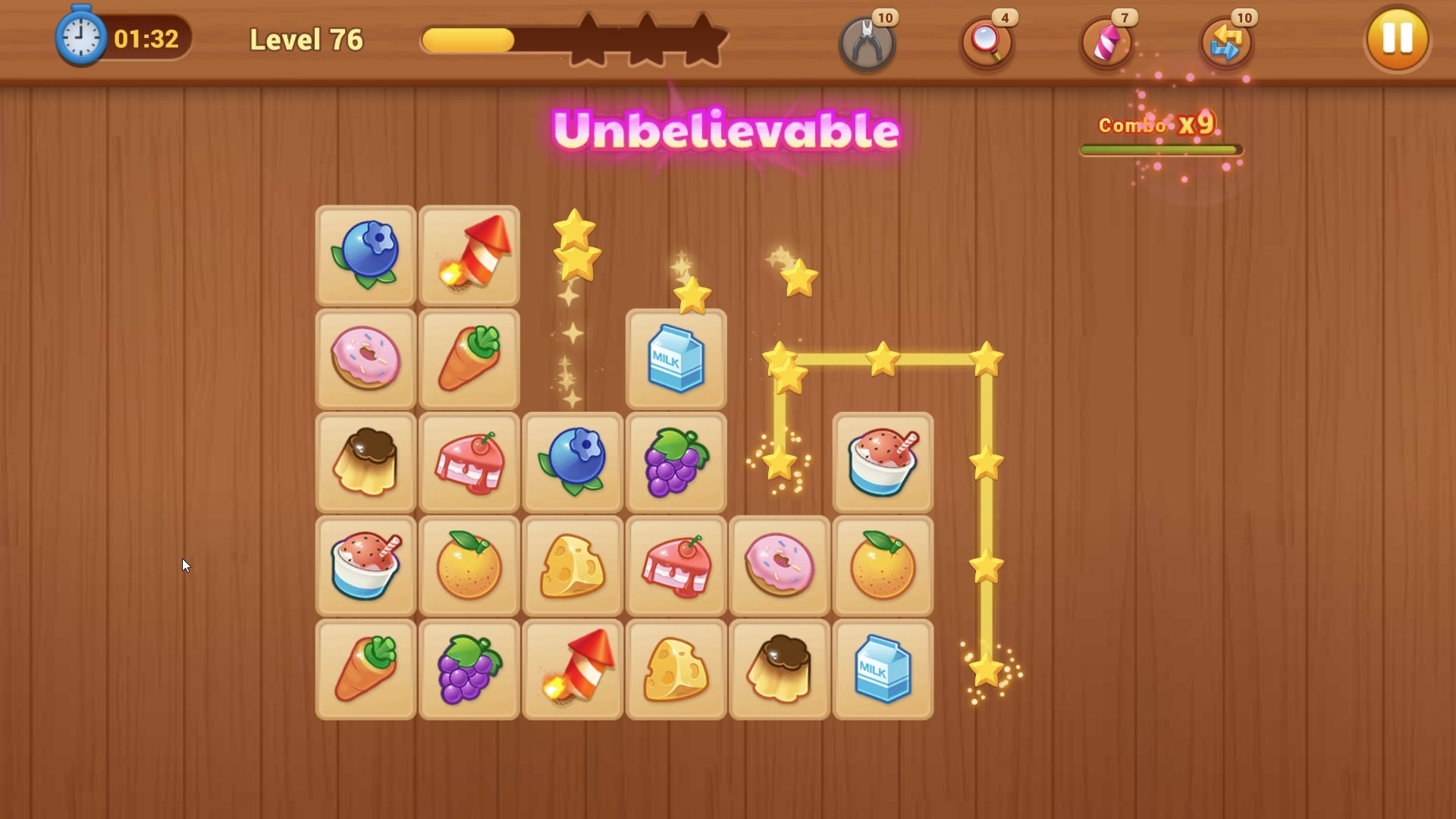Tap the pink donut tile near the carrot

(x=366, y=358)
